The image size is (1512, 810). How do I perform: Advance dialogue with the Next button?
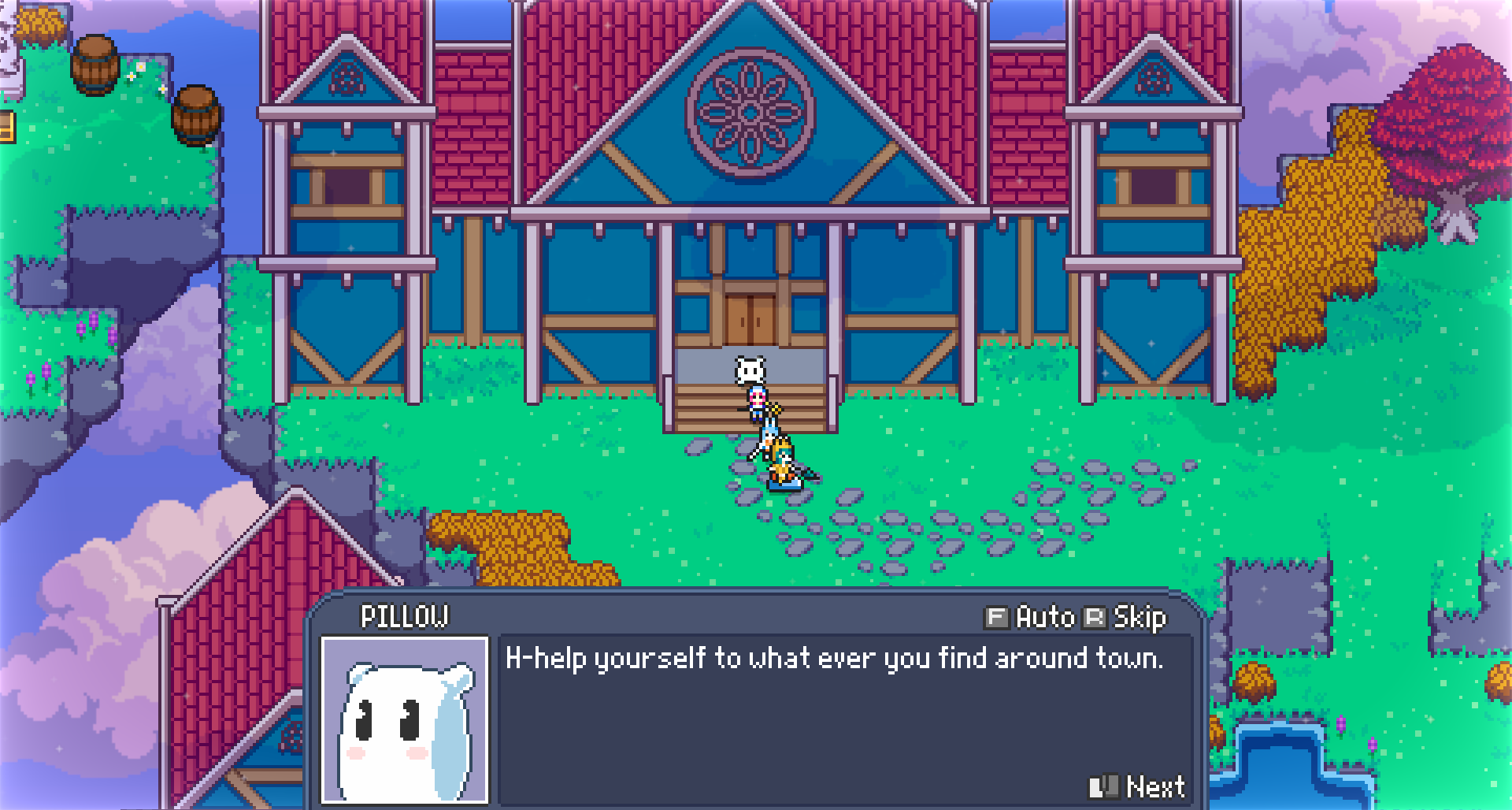click(1138, 786)
